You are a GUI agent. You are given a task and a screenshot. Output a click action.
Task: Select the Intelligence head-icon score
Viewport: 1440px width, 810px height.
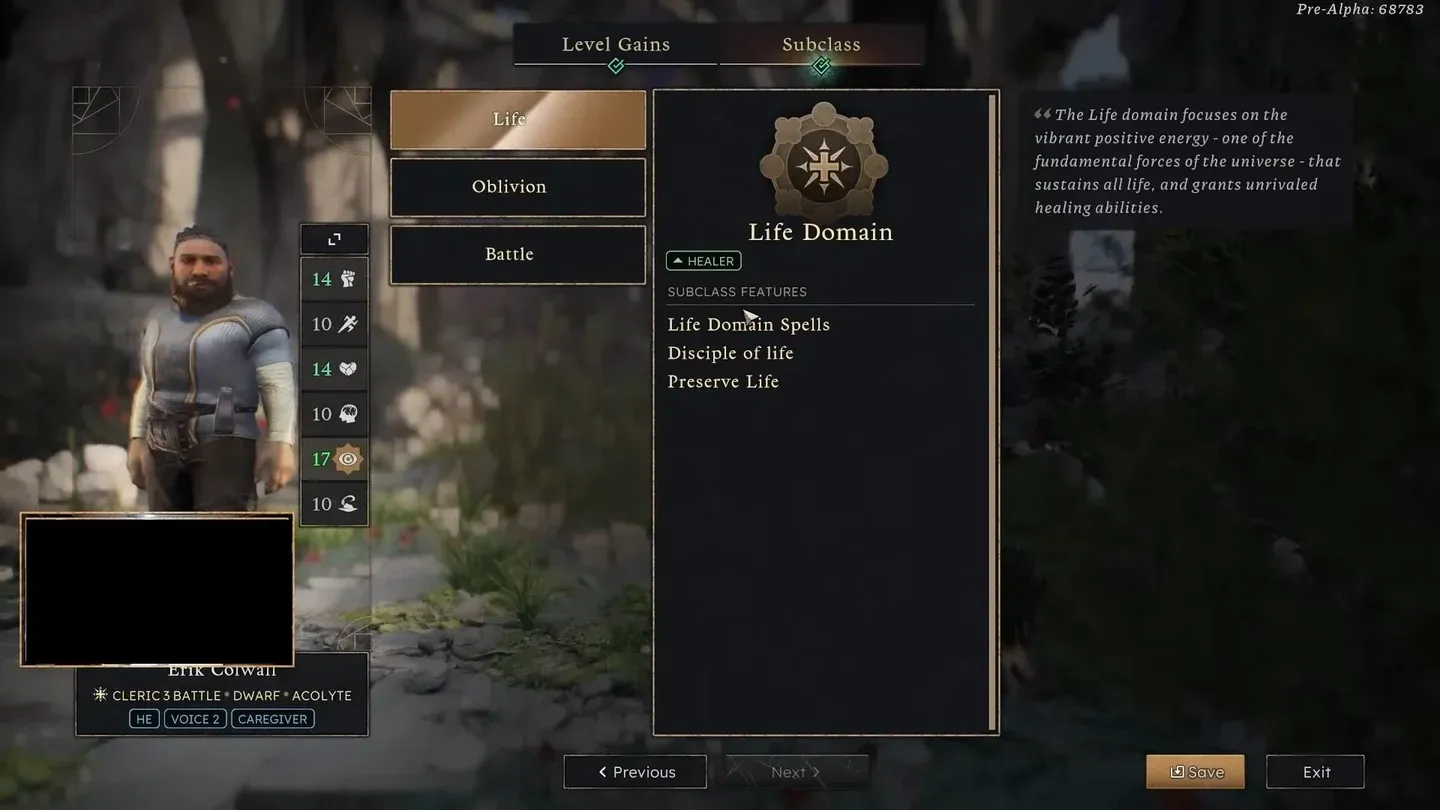(x=334, y=414)
